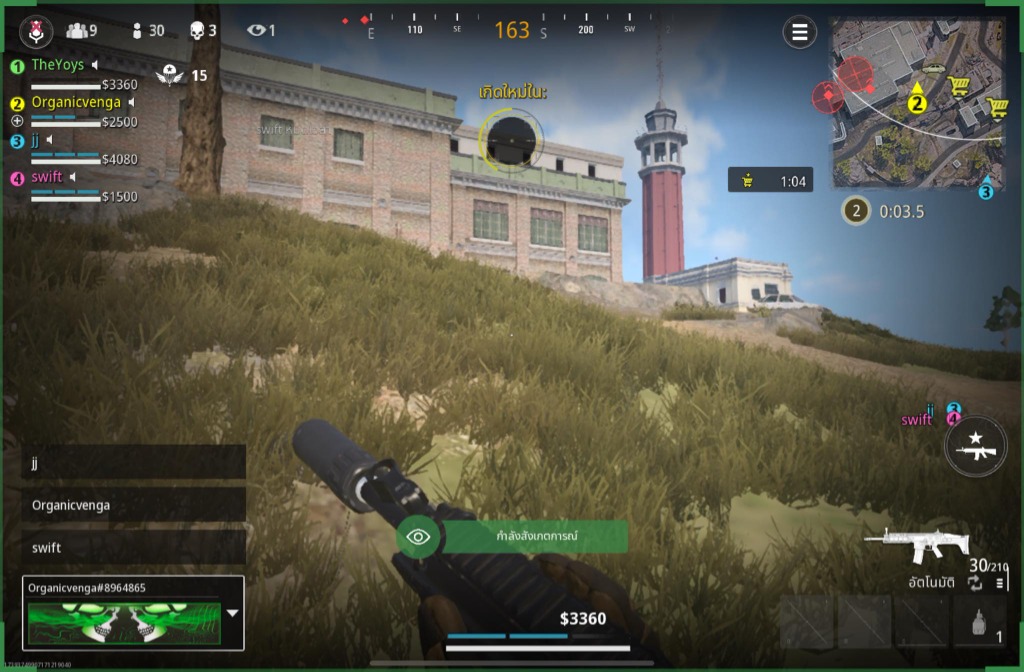The width and height of the screenshot is (1024, 672).
Task: Tap the round star rifle button
Action: coord(975,445)
